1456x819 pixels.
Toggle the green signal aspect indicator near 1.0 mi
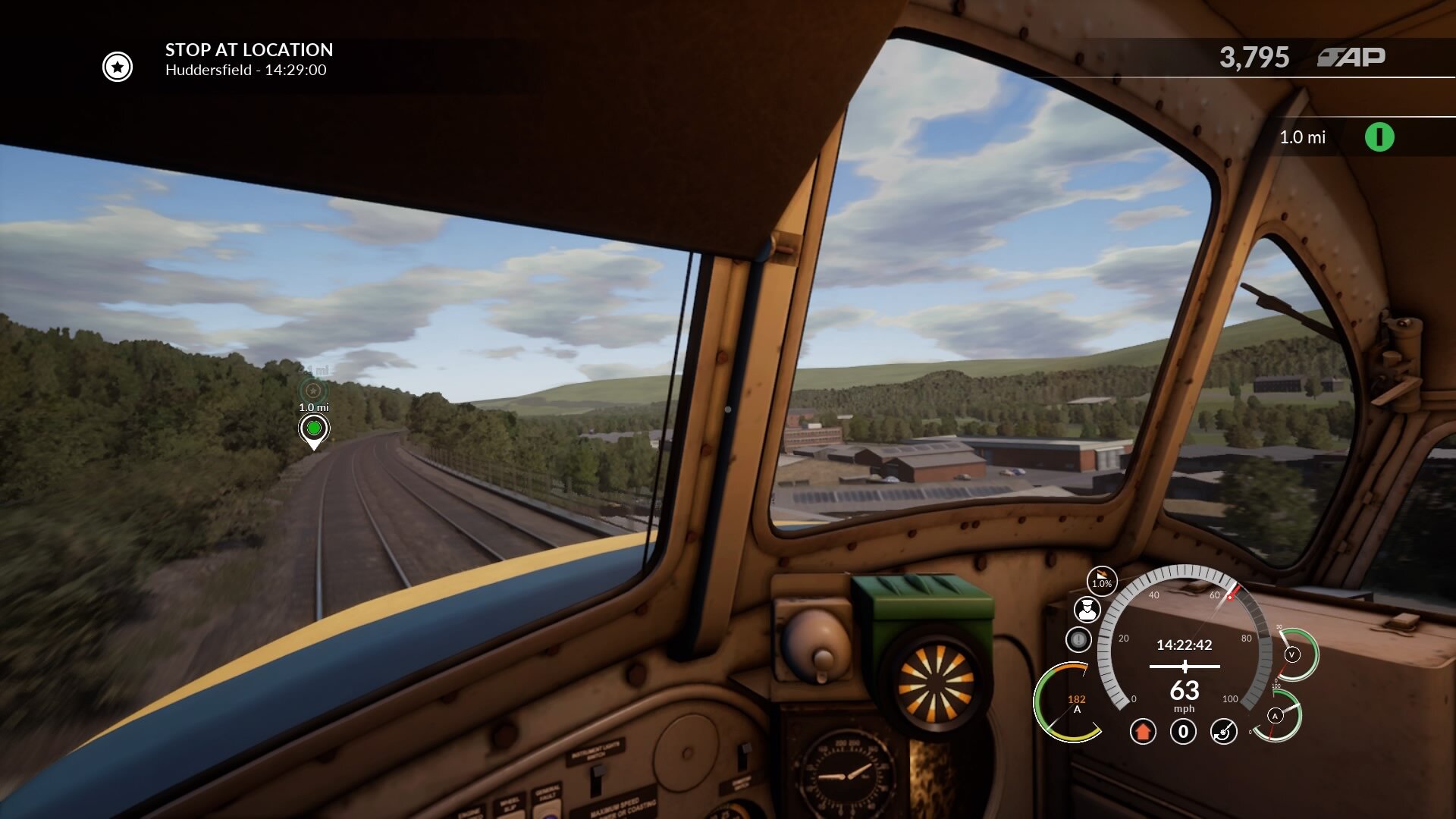(x=1379, y=138)
